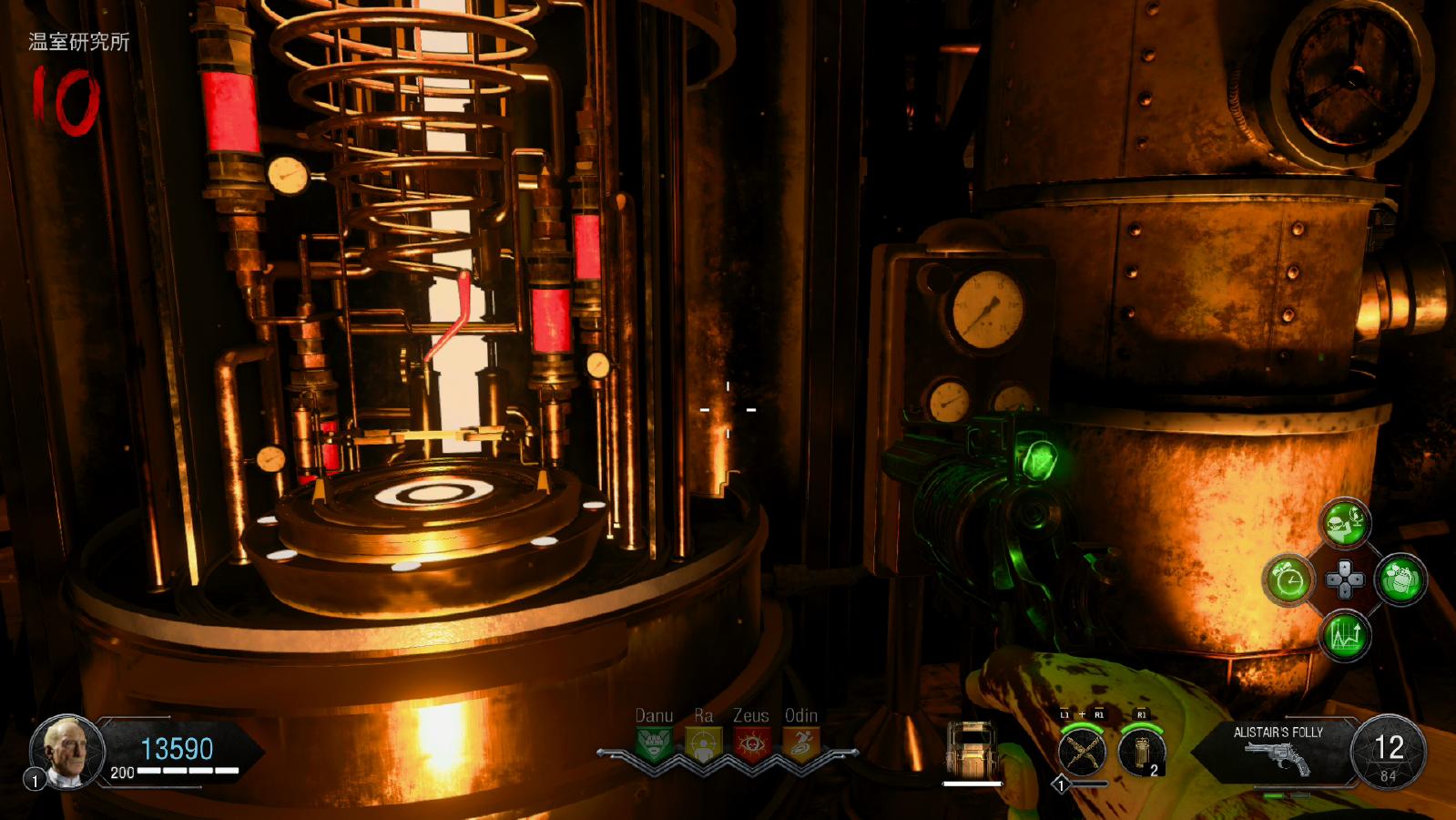Click the player character portrait
Viewport: 1456px width, 820px height.
click(68, 751)
